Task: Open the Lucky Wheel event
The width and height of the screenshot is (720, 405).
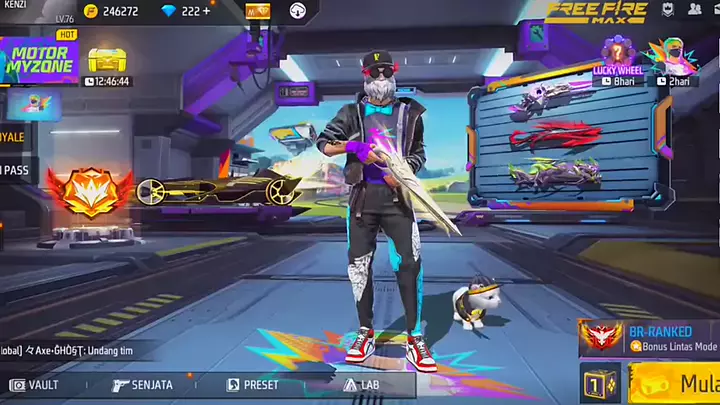Action: (x=617, y=62)
